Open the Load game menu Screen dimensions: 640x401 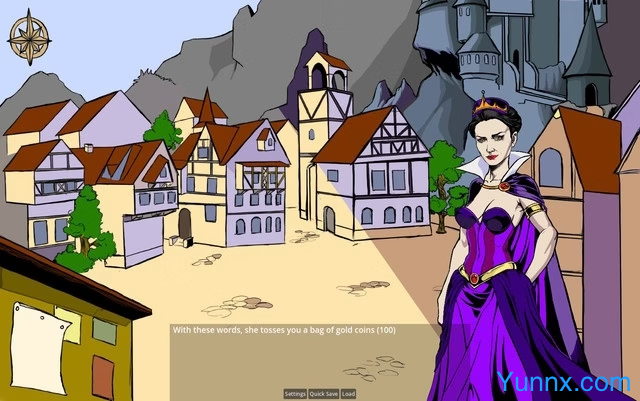point(348,394)
